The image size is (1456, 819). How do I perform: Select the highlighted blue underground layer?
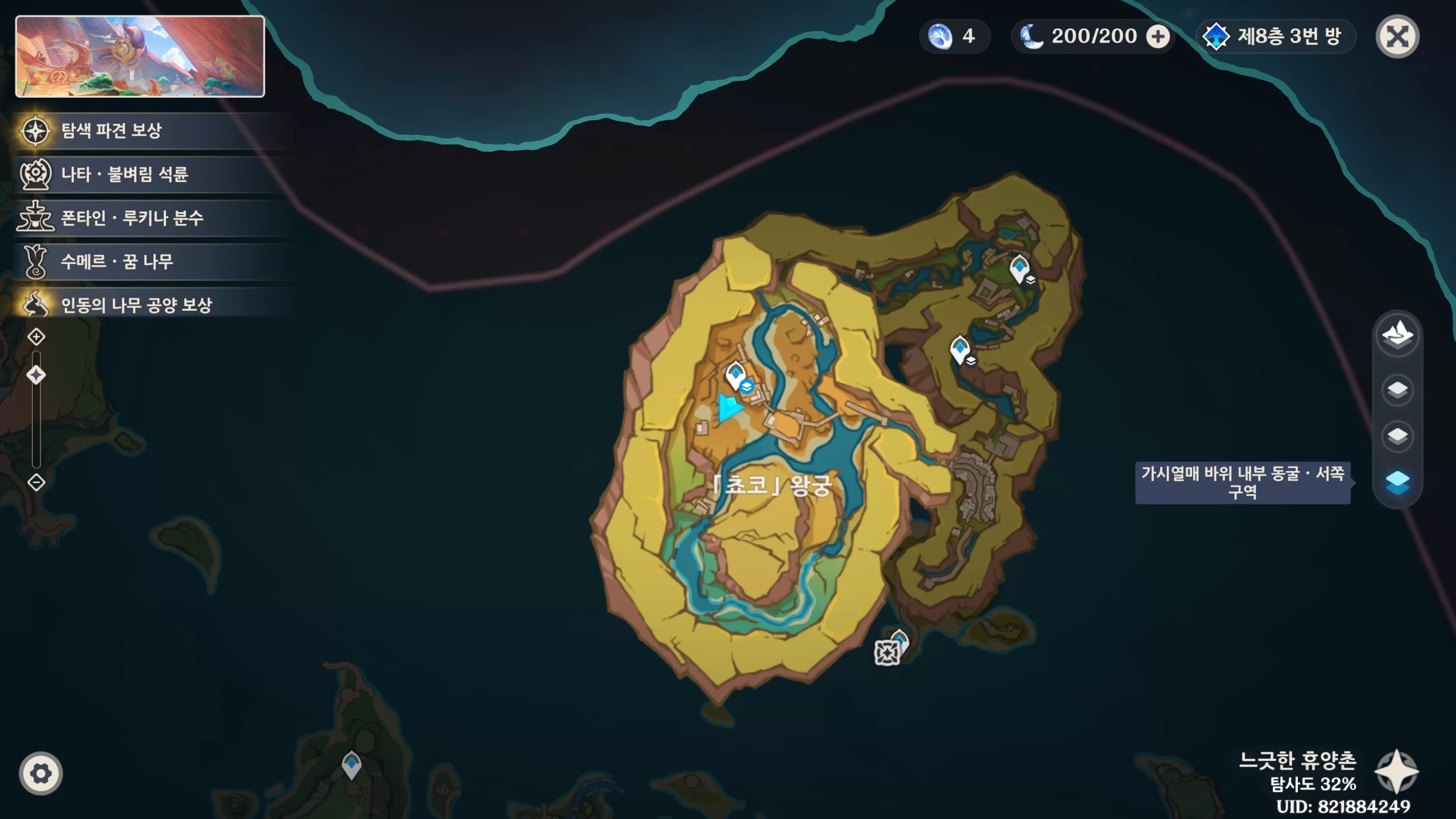tap(1397, 482)
